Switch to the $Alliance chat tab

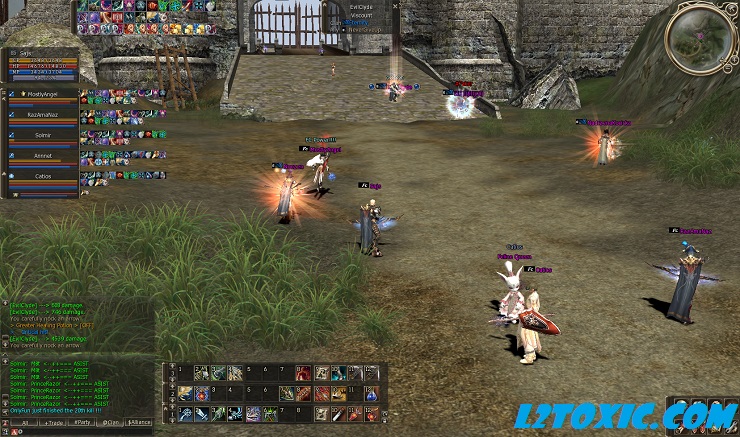coord(140,423)
